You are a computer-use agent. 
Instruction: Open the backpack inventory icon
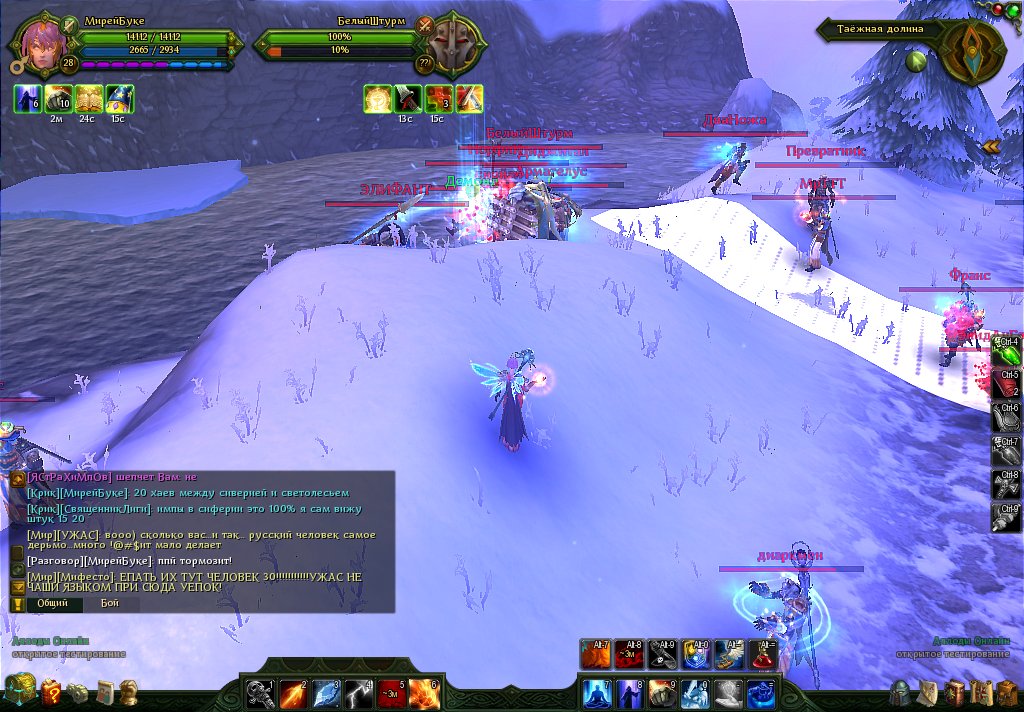[1006, 692]
